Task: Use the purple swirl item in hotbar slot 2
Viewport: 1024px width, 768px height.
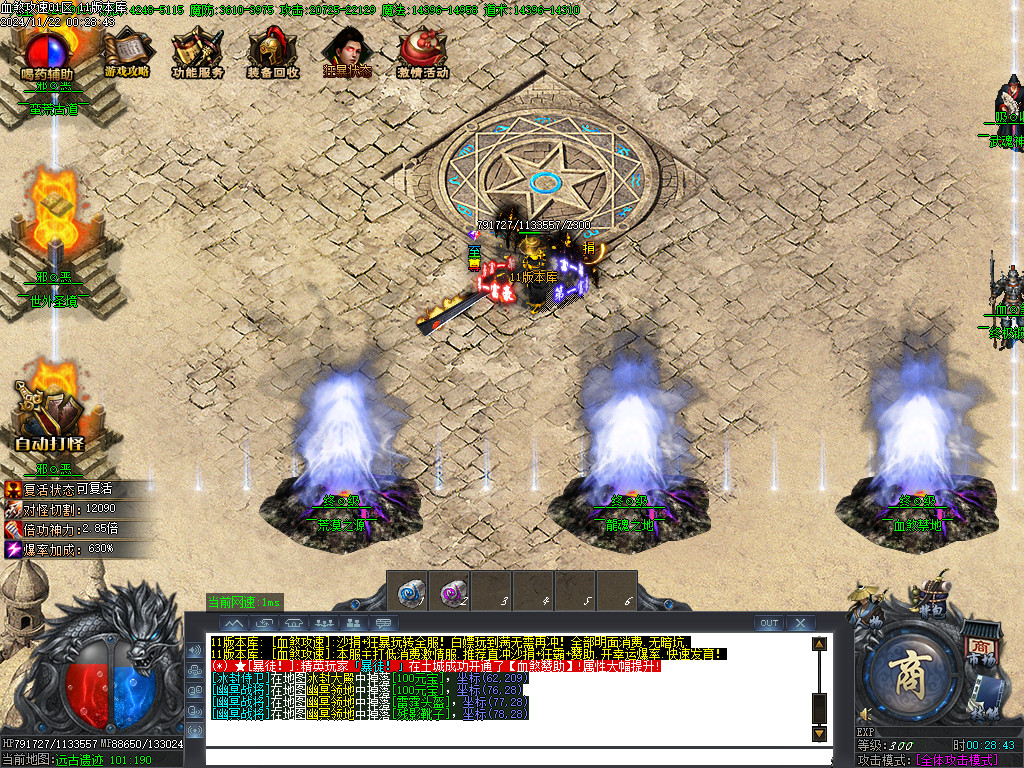Action: point(452,591)
